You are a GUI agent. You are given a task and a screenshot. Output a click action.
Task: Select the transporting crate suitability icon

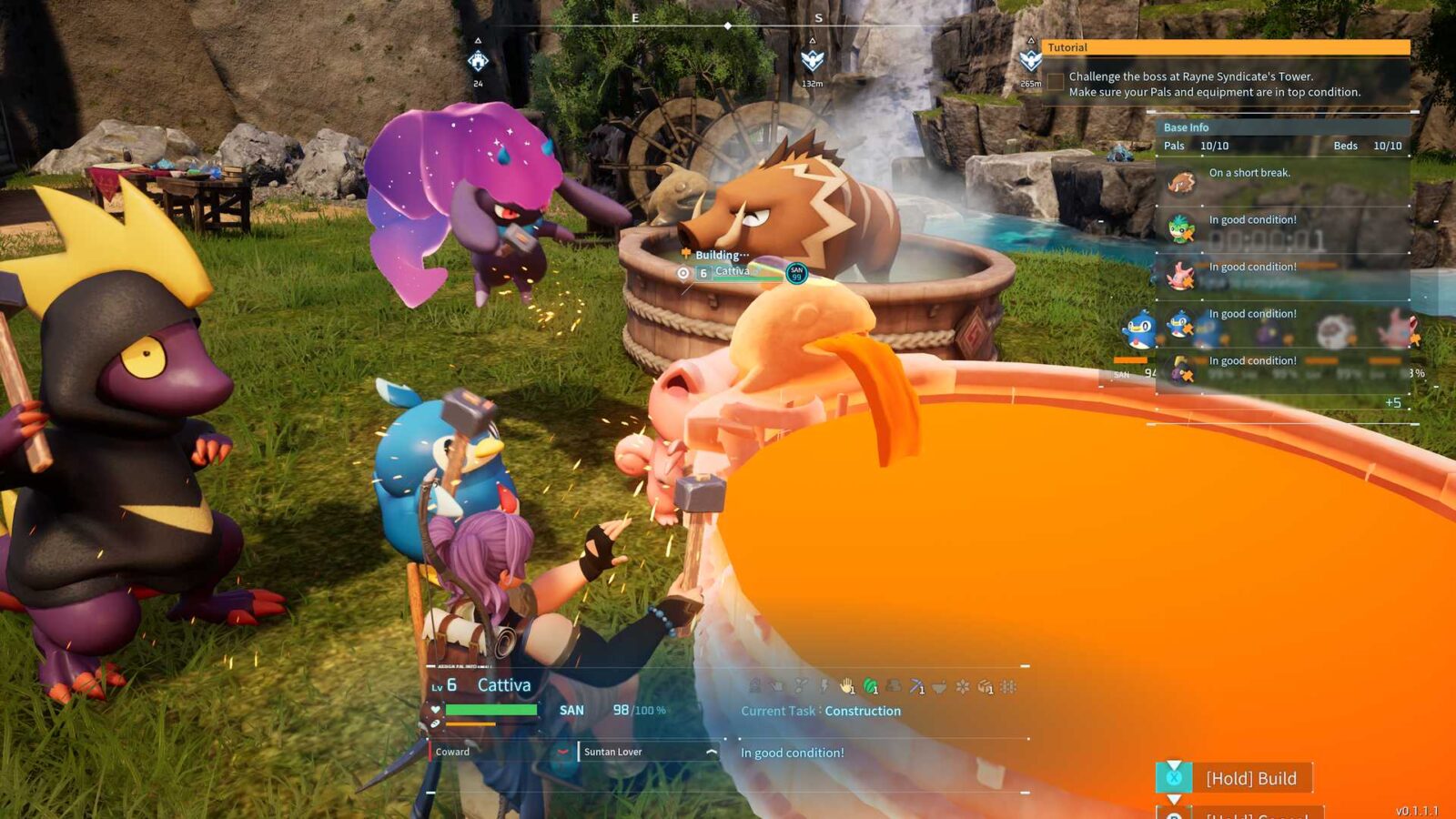986,687
